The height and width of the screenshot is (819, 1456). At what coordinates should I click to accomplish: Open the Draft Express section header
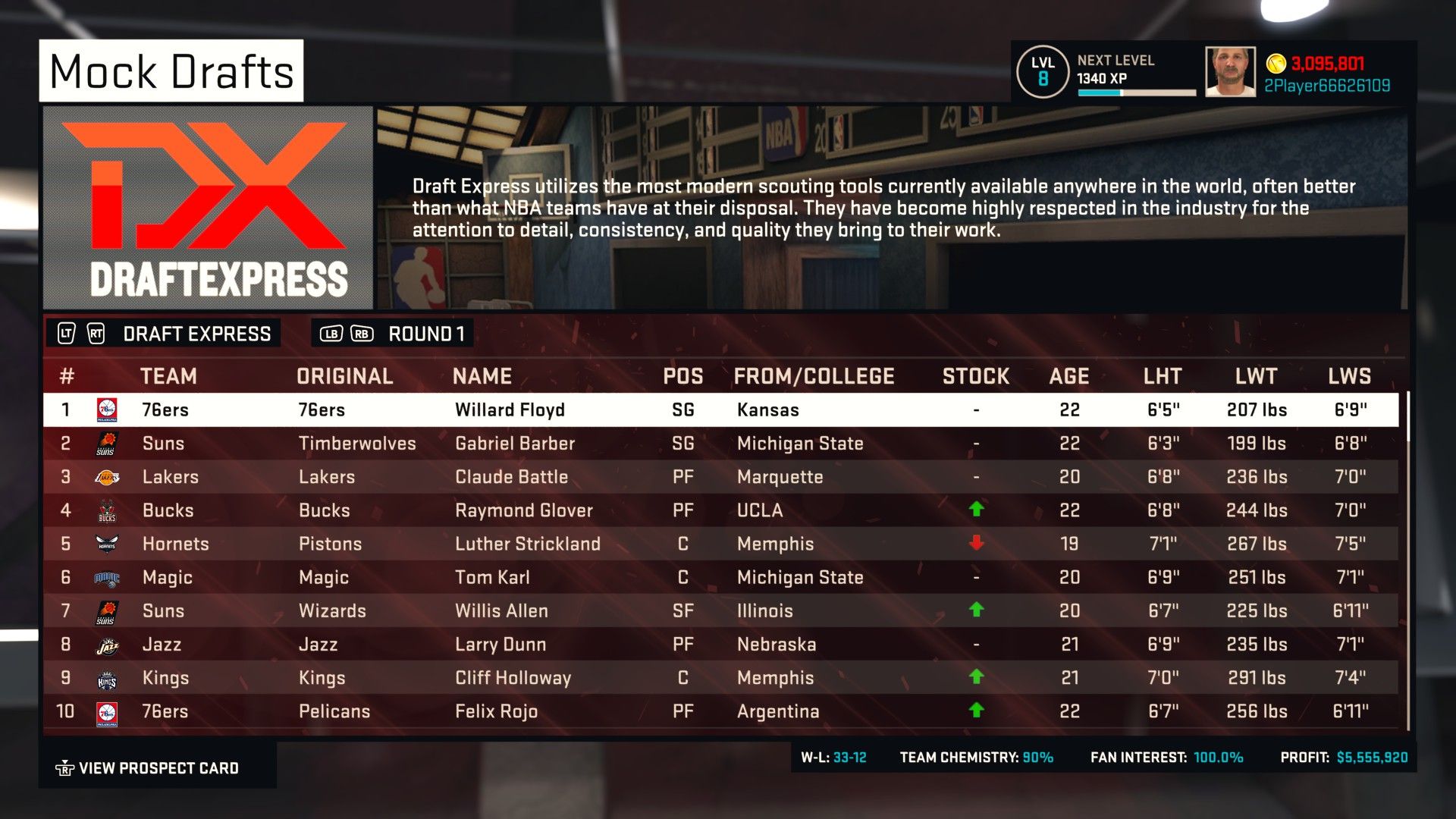click(197, 332)
